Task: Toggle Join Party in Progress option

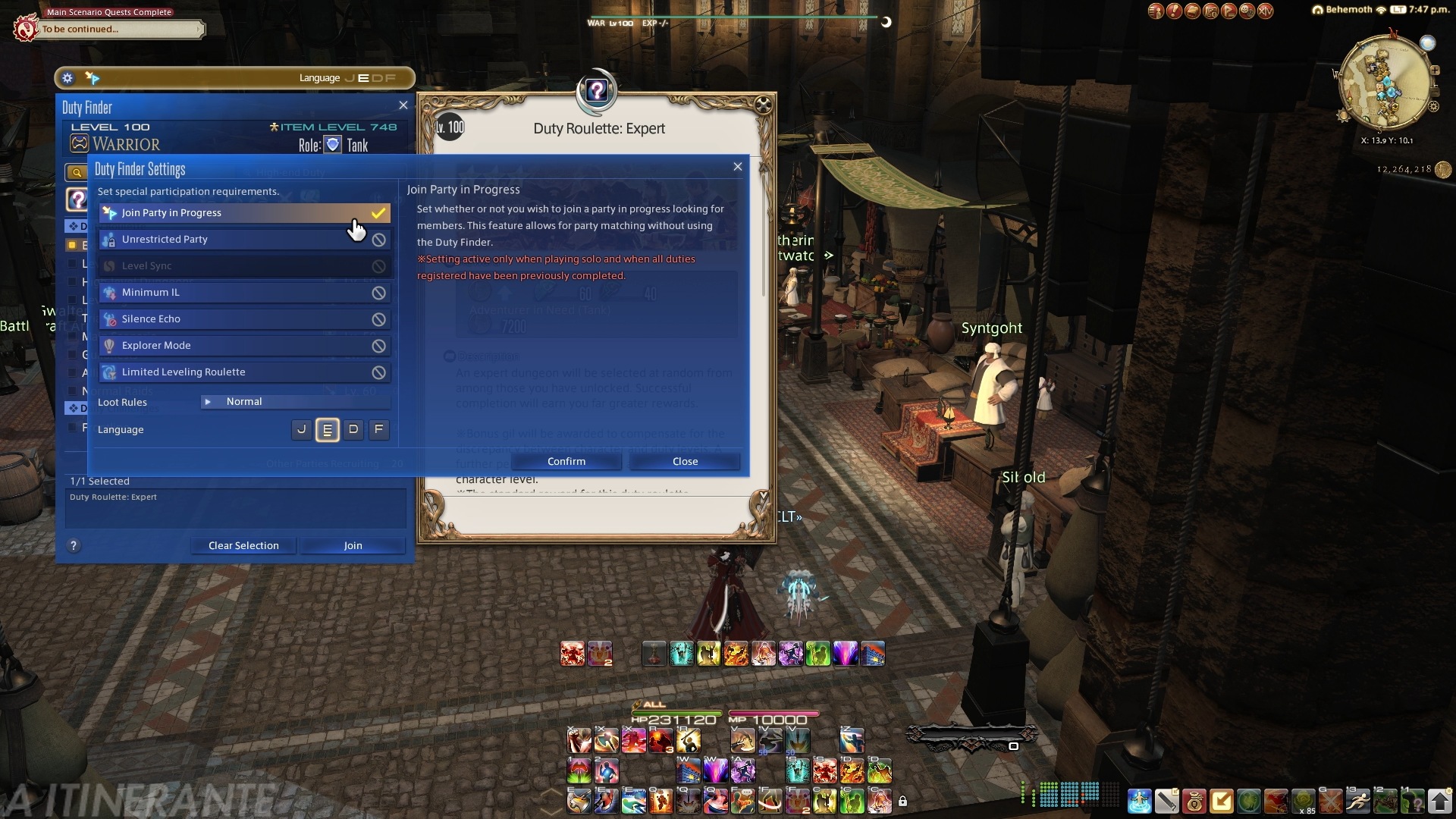Action: pyautogui.click(x=244, y=213)
